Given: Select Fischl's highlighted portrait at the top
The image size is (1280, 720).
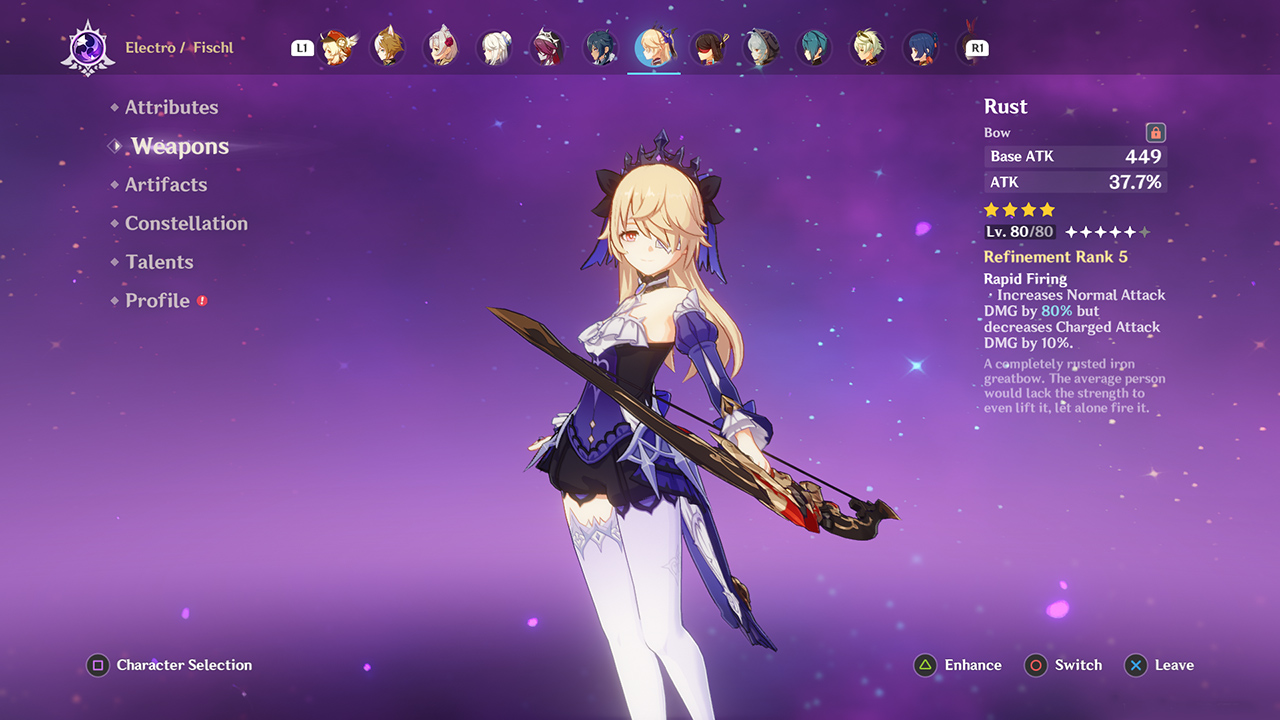Looking at the screenshot, I should (655, 47).
